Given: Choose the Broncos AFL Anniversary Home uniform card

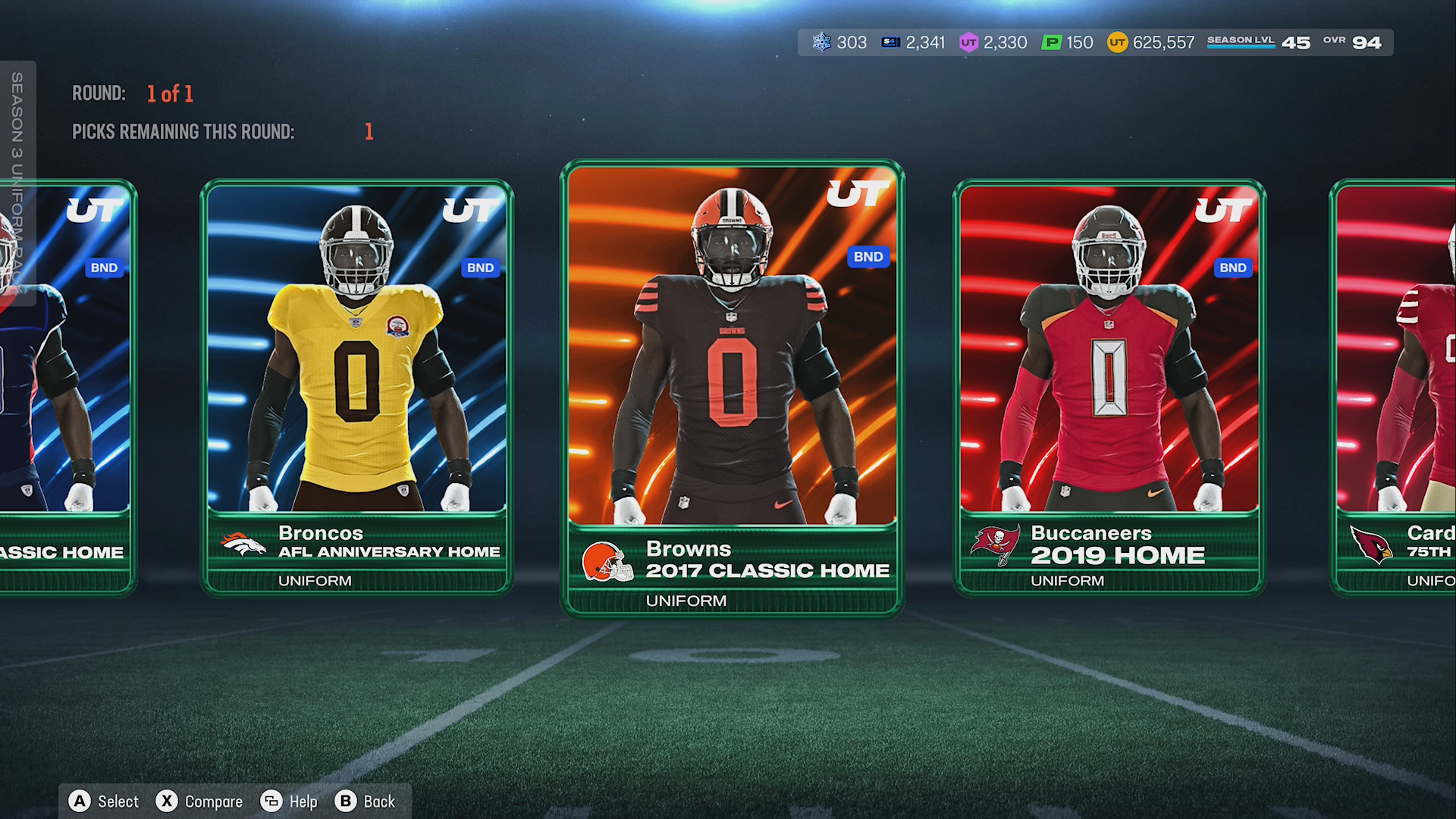Looking at the screenshot, I should (x=356, y=387).
